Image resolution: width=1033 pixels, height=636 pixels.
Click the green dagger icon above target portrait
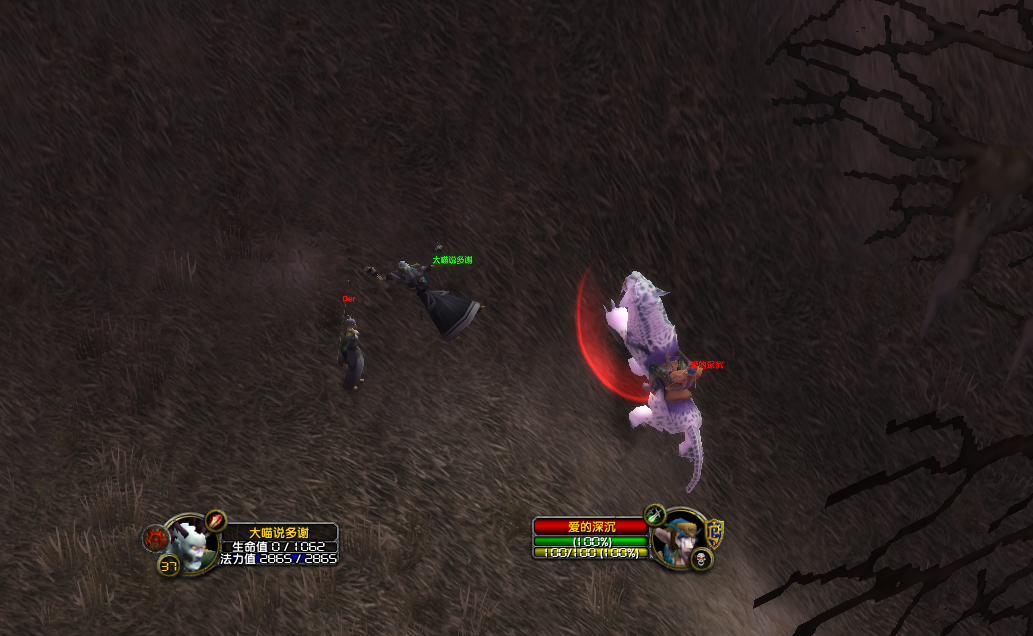tap(655, 515)
